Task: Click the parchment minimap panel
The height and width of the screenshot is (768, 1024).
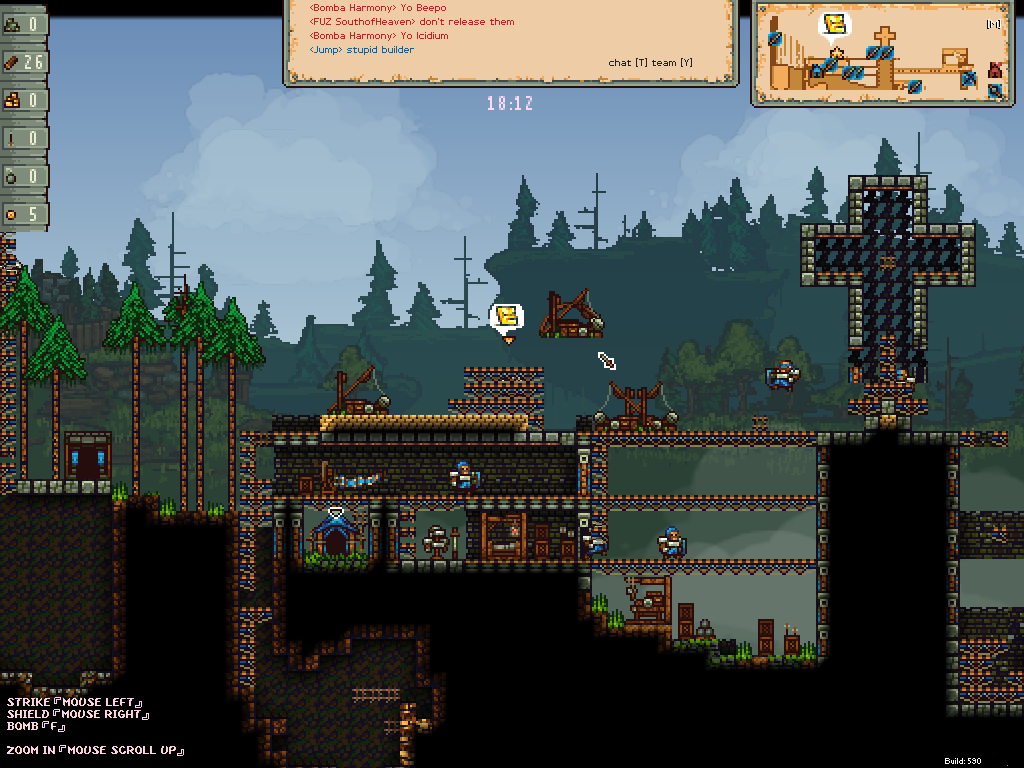Action: (879, 52)
